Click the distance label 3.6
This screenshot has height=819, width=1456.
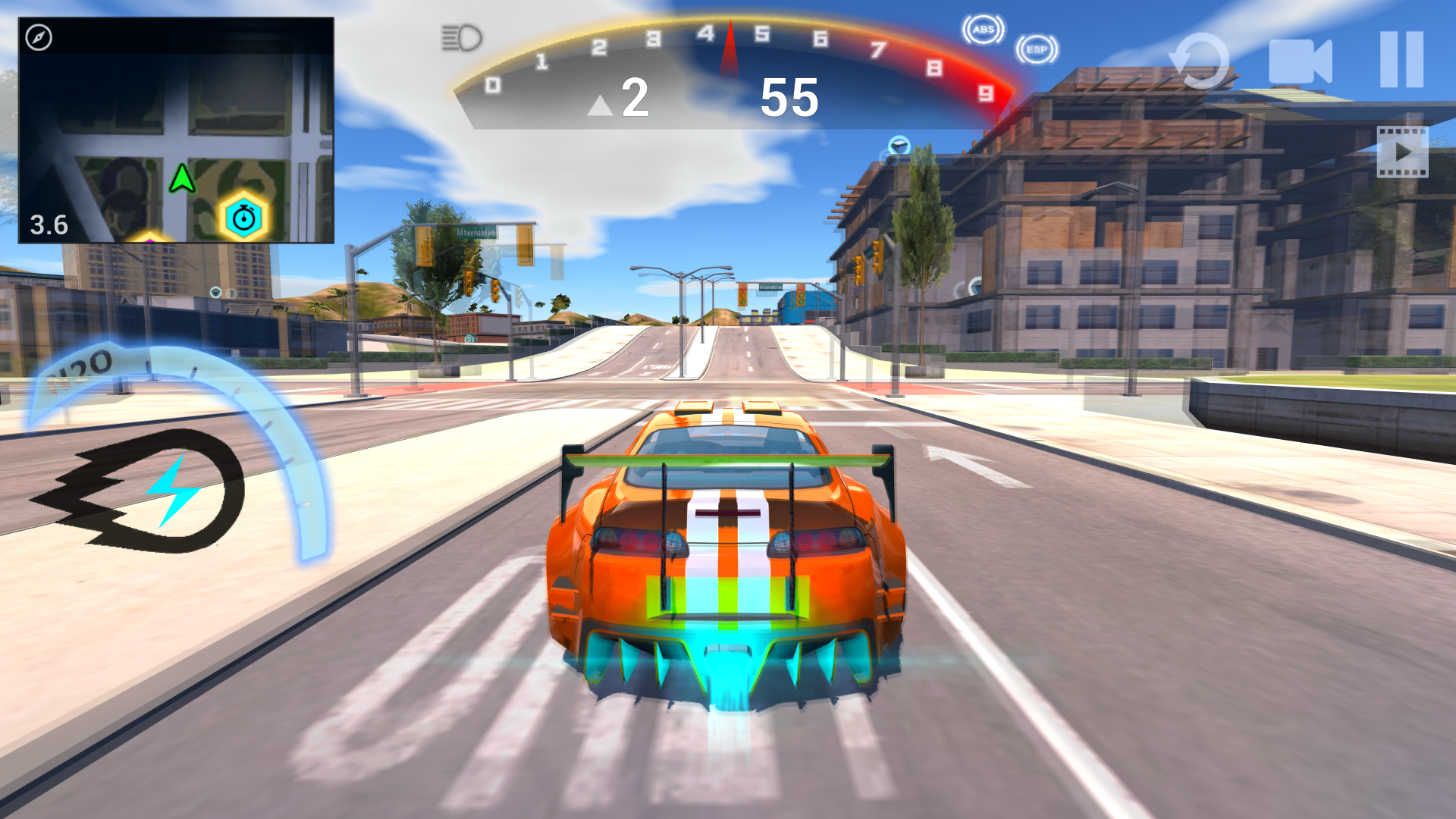pos(48,225)
